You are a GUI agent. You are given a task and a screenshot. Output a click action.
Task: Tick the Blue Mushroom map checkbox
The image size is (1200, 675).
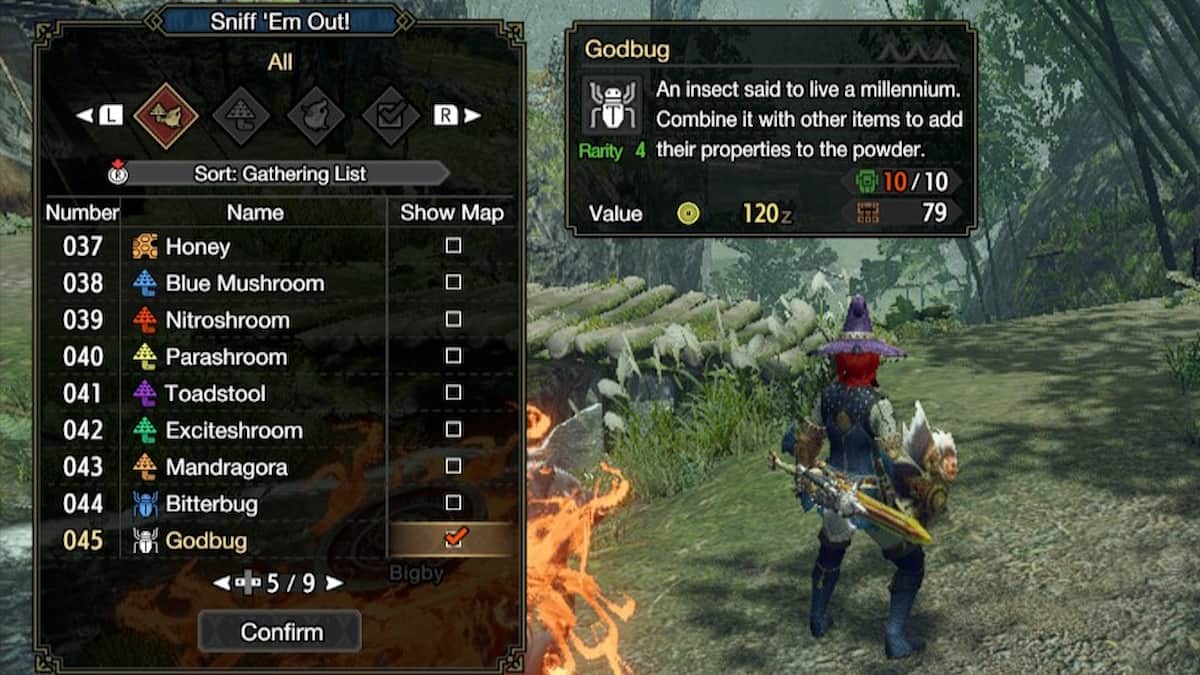coord(453,283)
